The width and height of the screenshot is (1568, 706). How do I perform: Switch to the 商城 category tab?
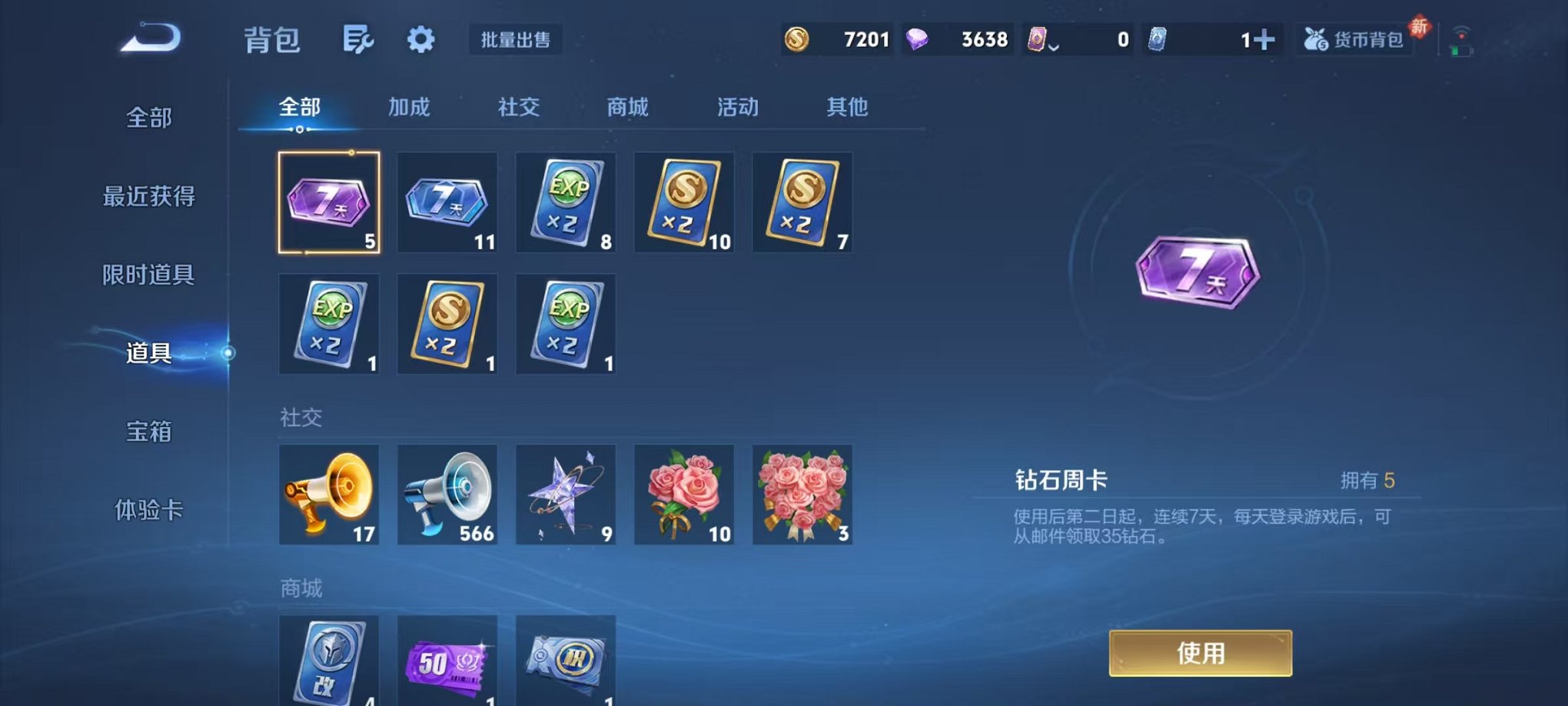[x=627, y=108]
